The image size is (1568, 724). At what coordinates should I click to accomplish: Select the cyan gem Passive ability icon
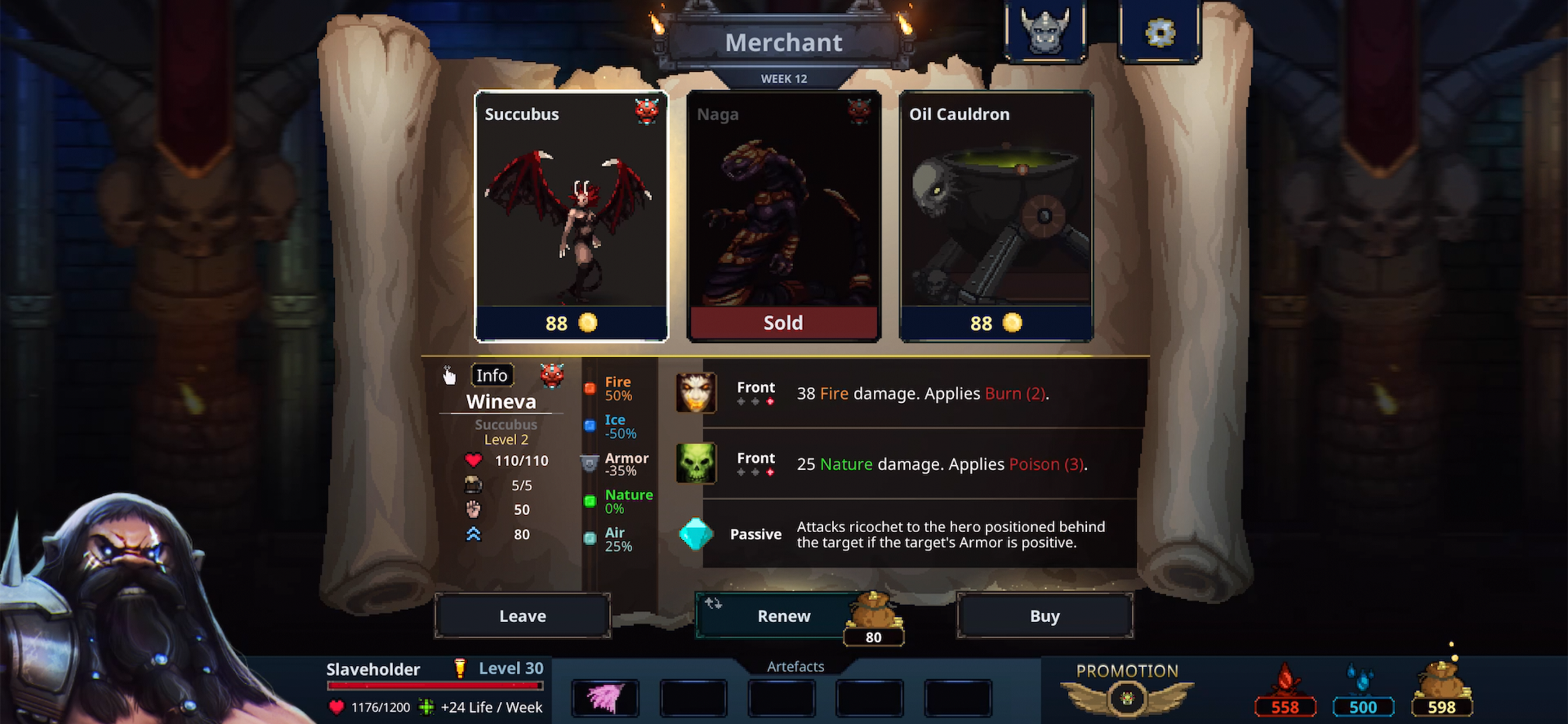tap(696, 533)
